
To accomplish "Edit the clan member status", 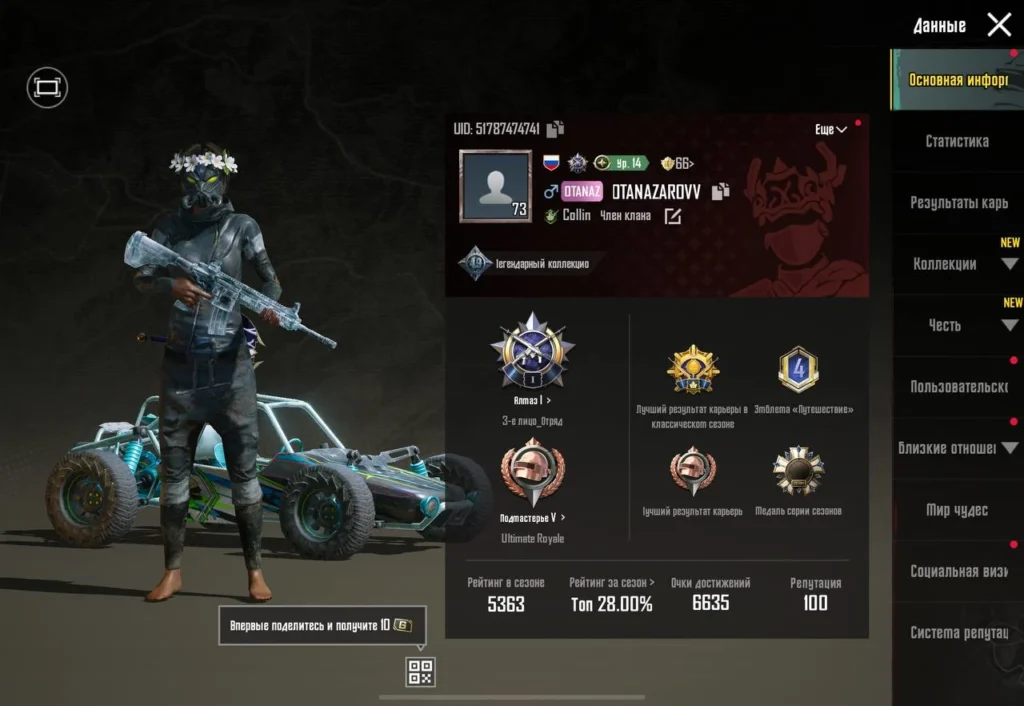I will click(673, 216).
